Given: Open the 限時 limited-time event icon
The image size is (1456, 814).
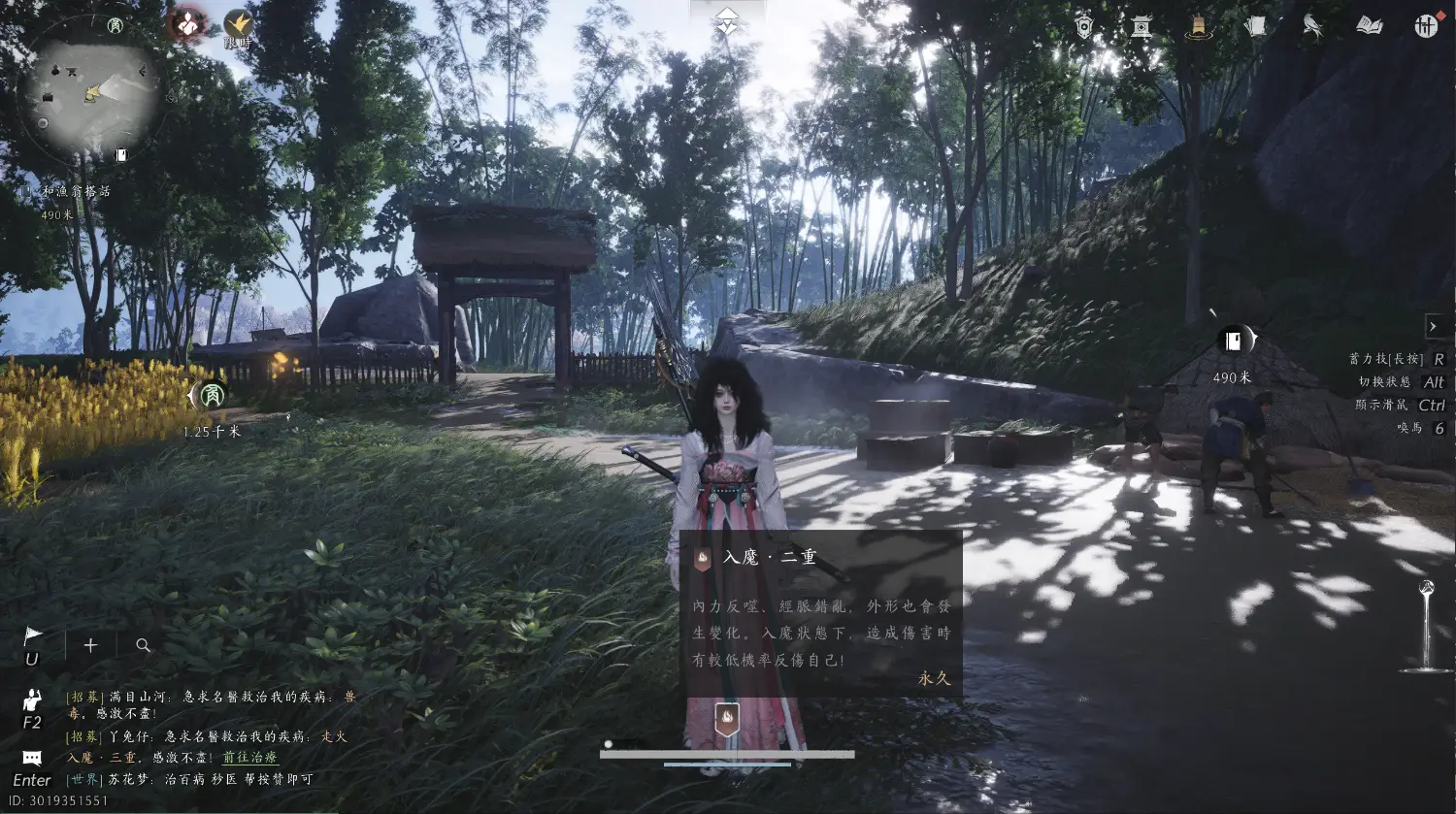Looking at the screenshot, I should tap(238, 26).
